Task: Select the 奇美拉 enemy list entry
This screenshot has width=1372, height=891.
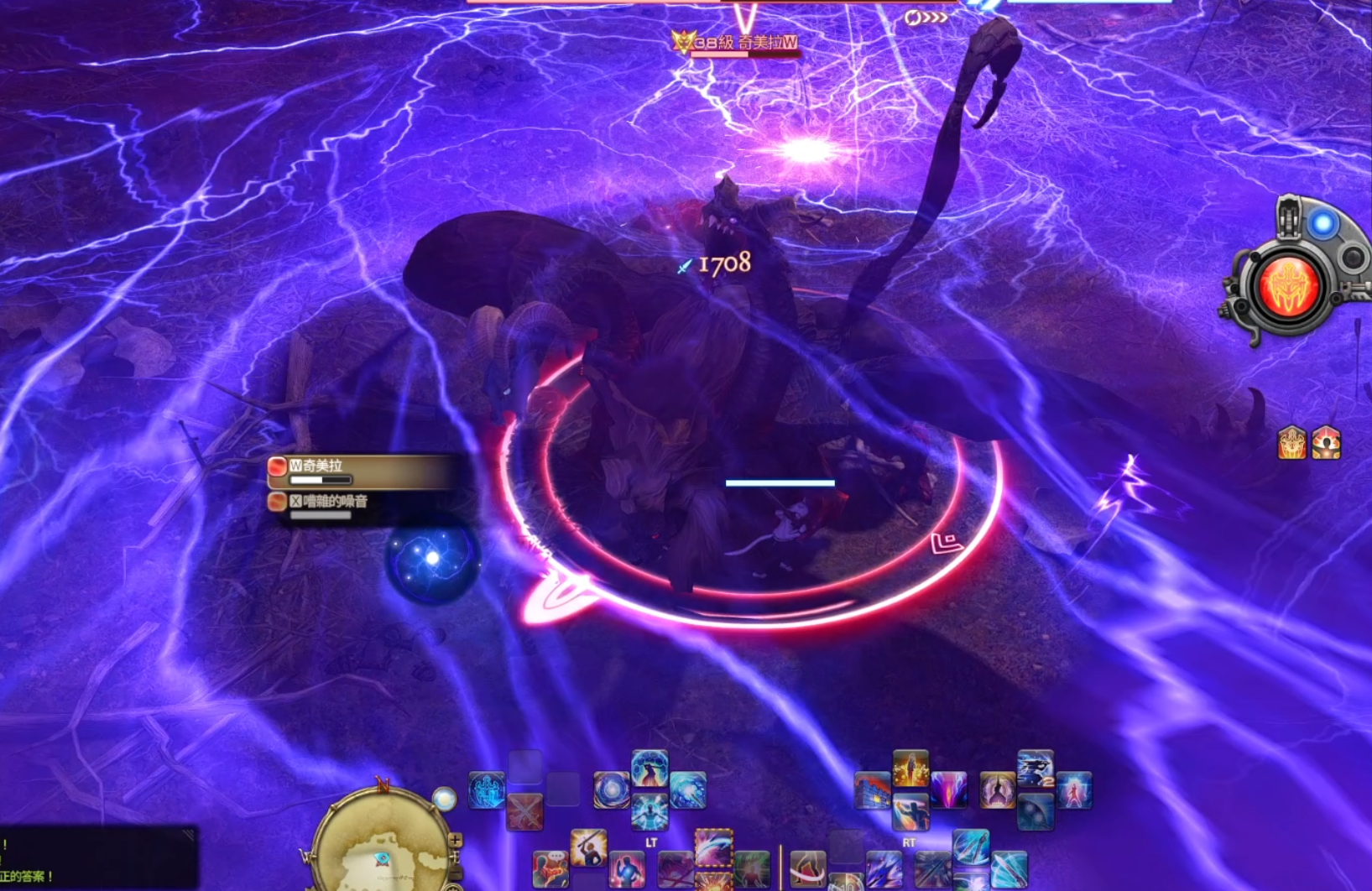Action: coord(363,472)
